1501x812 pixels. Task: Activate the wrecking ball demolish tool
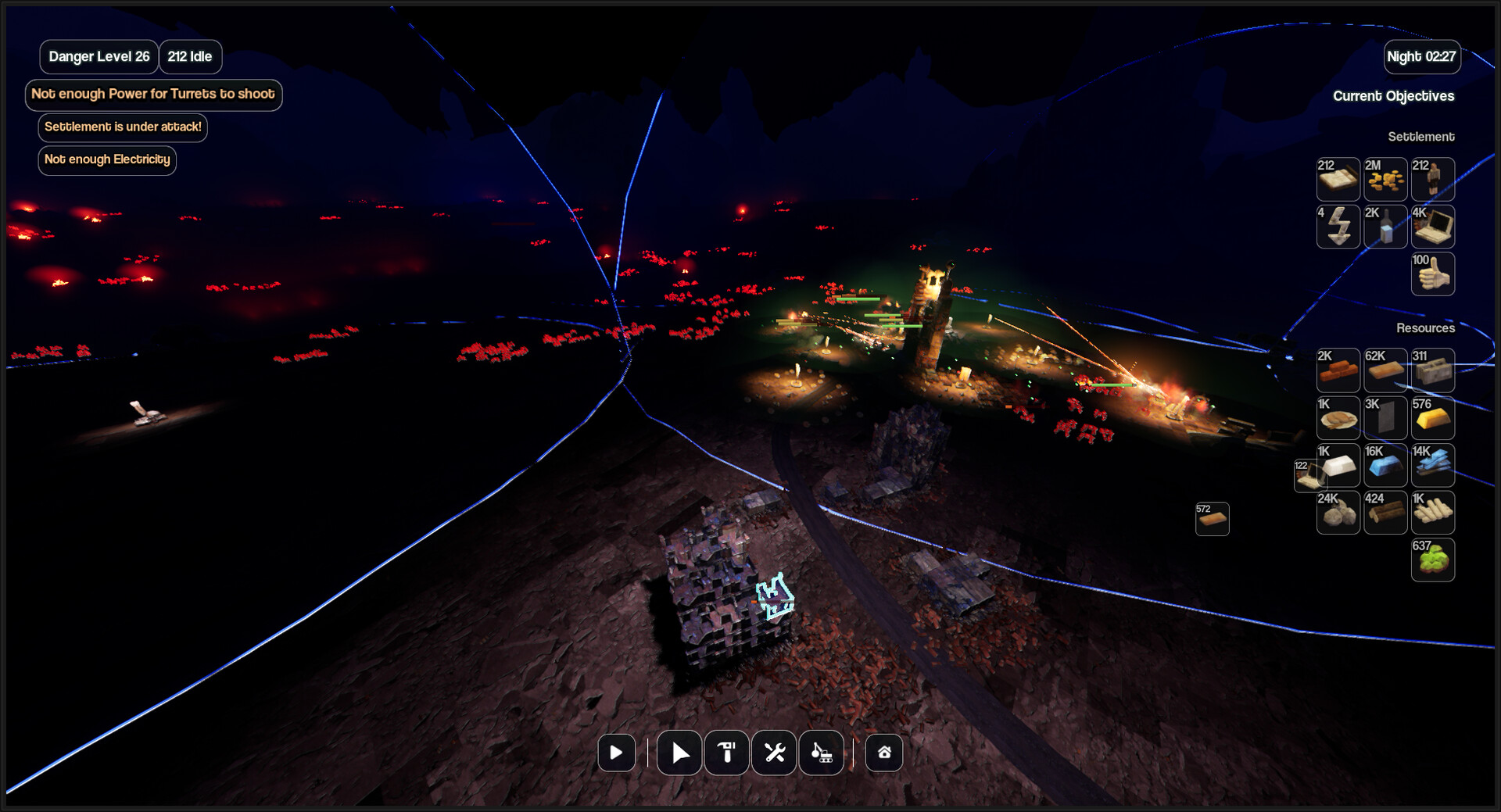pyautogui.click(x=821, y=753)
